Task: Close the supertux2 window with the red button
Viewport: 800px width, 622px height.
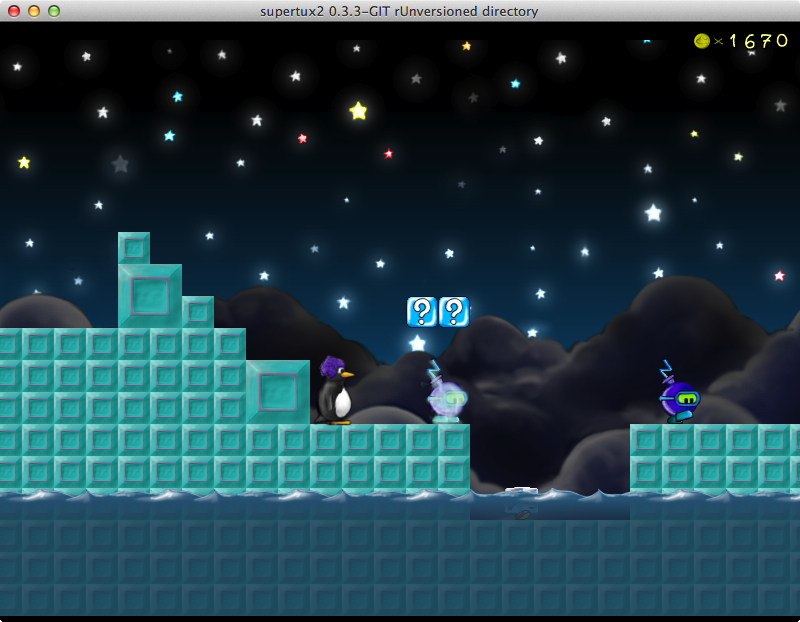Action: [x=14, y=11]
